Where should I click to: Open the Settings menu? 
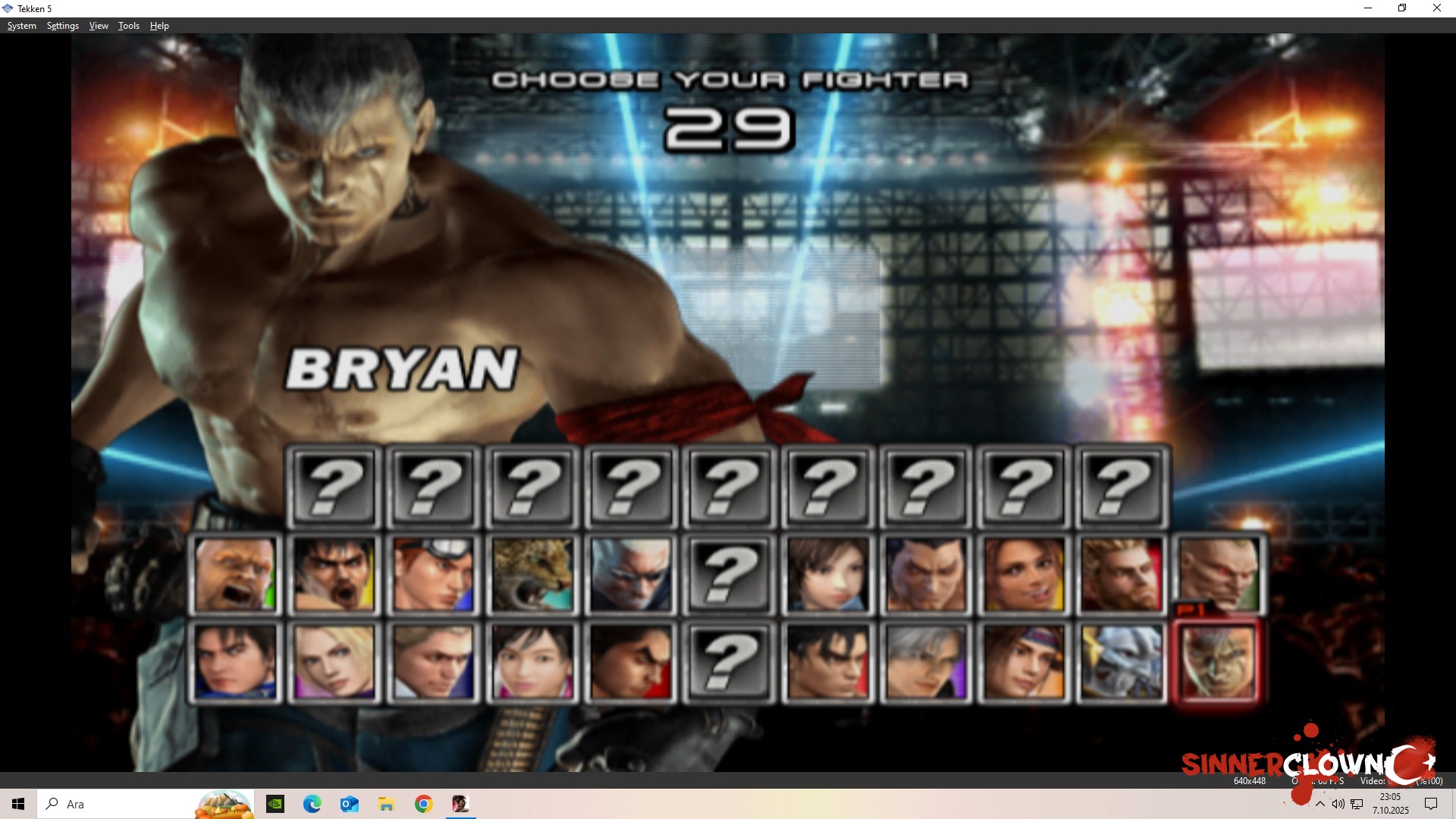62,25
